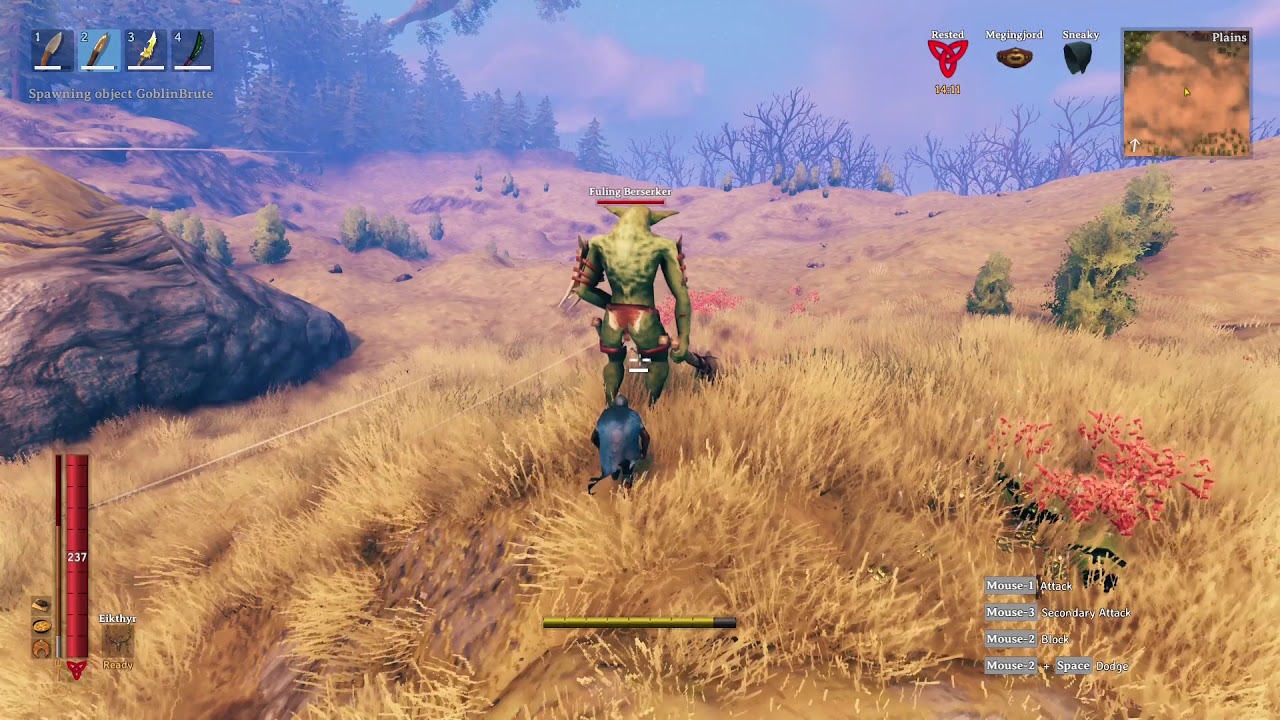Click the Mouse-1 Attack hint button
Viewport: 1280px width, 720px height.
[1009, 586]
